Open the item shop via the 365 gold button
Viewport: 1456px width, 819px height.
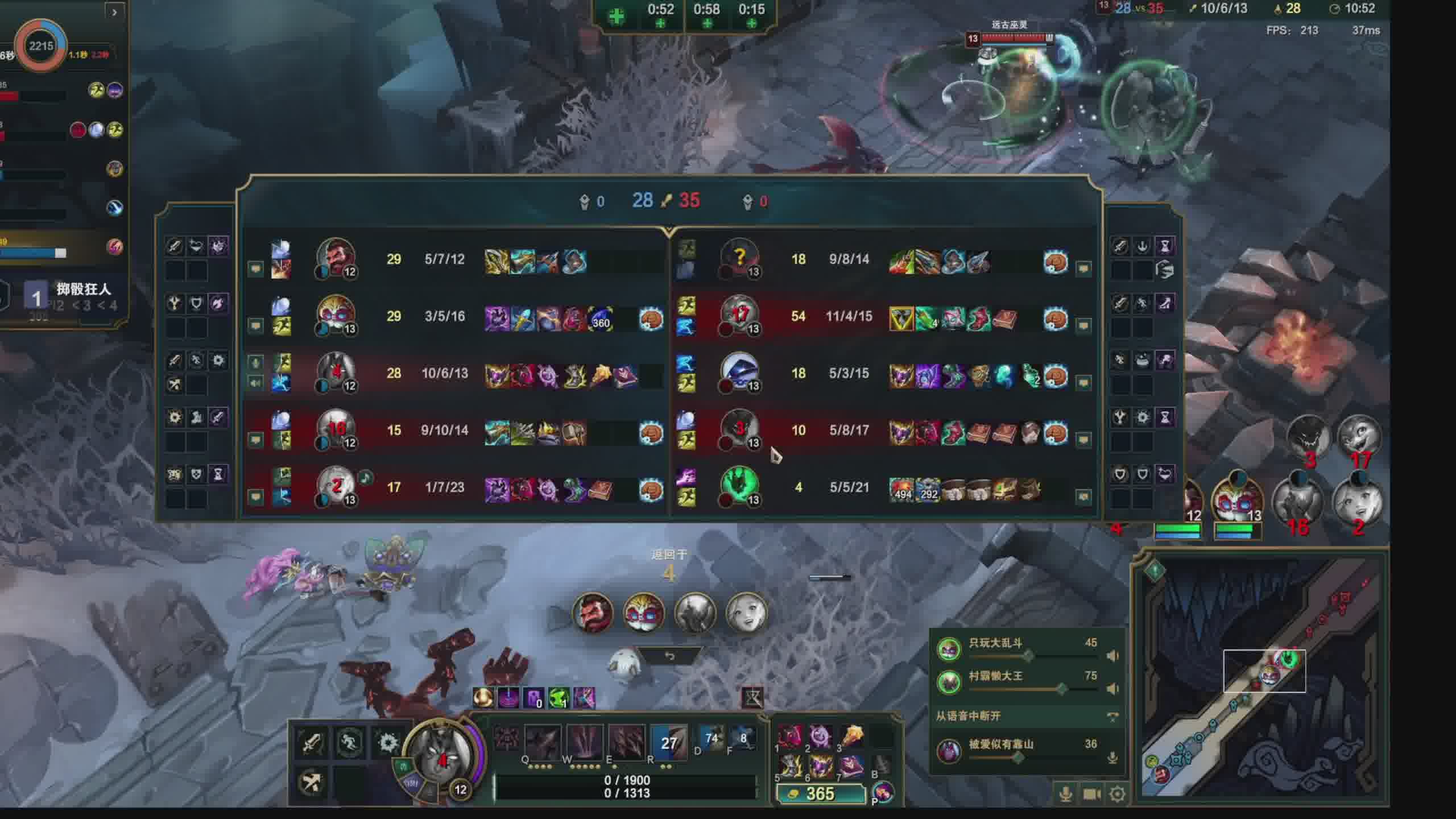click(820, 793)
